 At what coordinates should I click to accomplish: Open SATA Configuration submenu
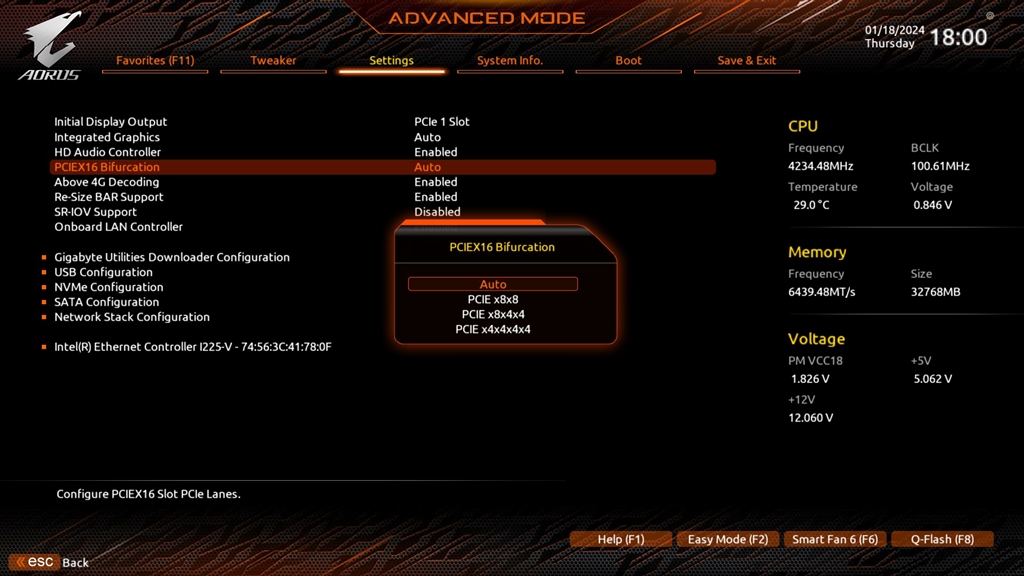106,302
